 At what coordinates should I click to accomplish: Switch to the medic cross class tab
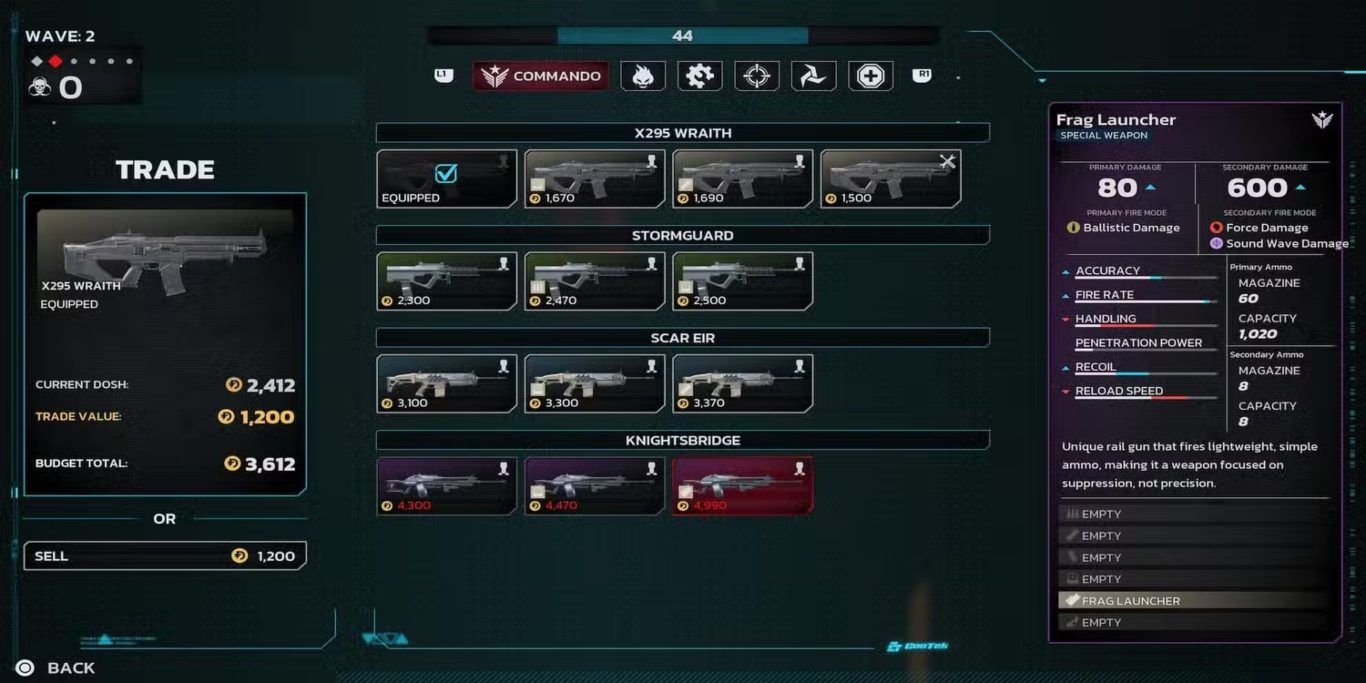871,76
